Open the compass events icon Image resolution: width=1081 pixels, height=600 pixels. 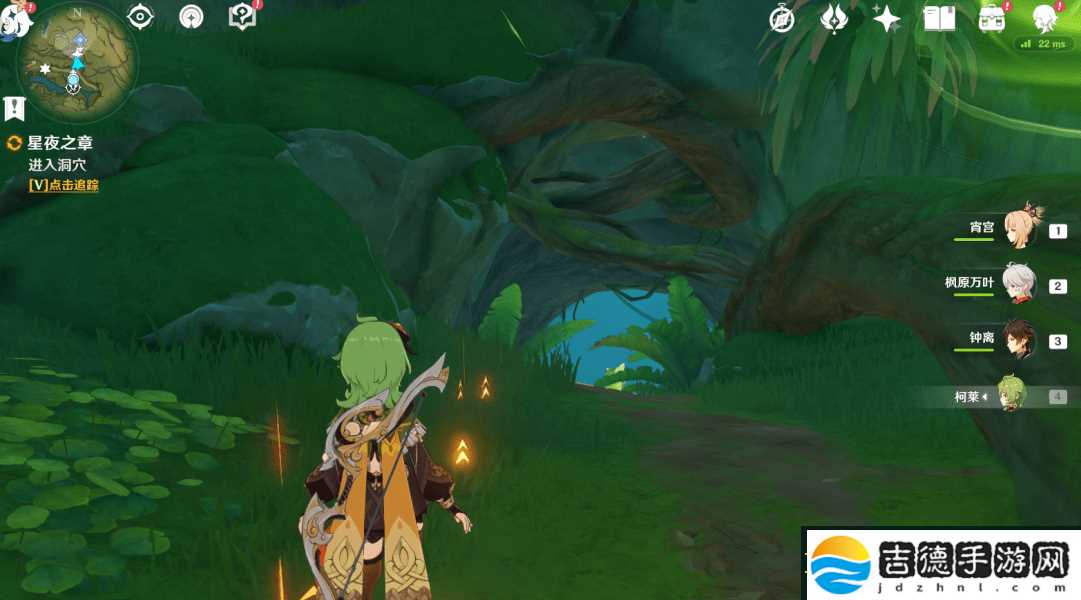click(782, 19)
